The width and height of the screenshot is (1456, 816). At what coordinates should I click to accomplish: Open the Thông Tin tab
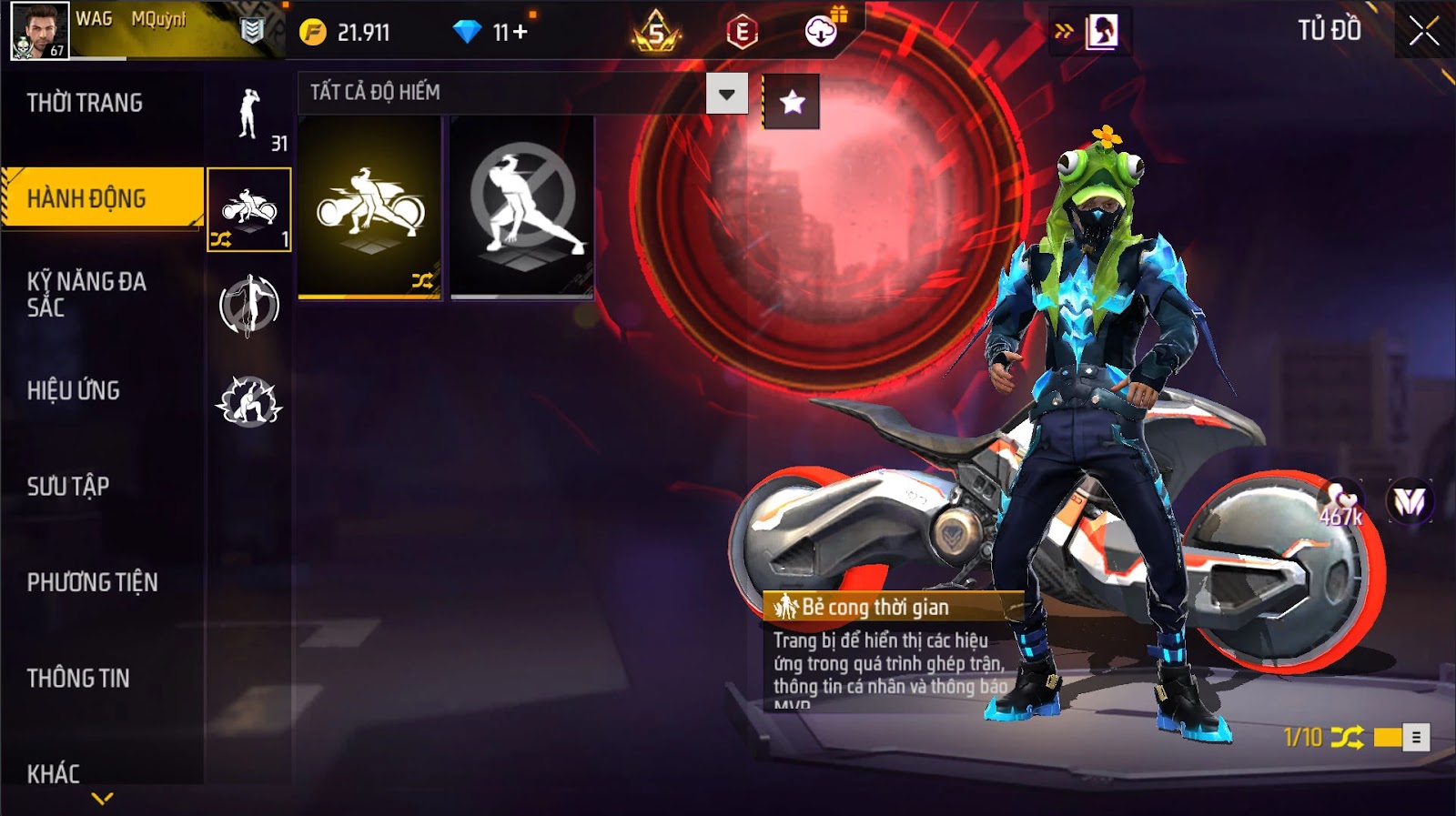click(x=78, y=678)
